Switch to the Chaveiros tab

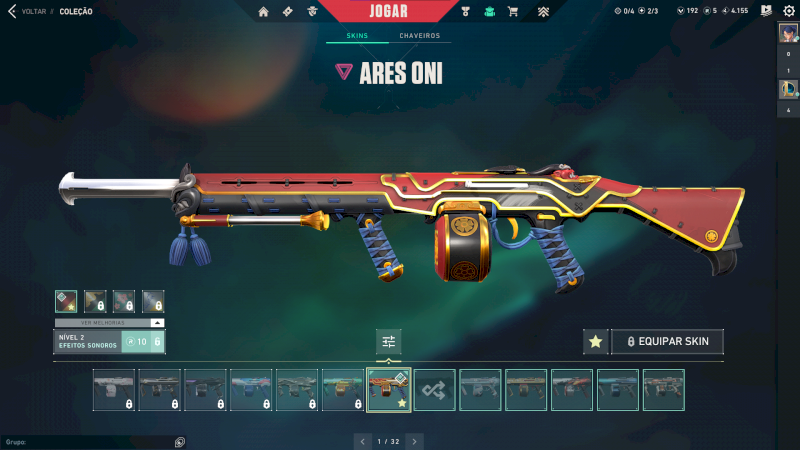(419, 36)
